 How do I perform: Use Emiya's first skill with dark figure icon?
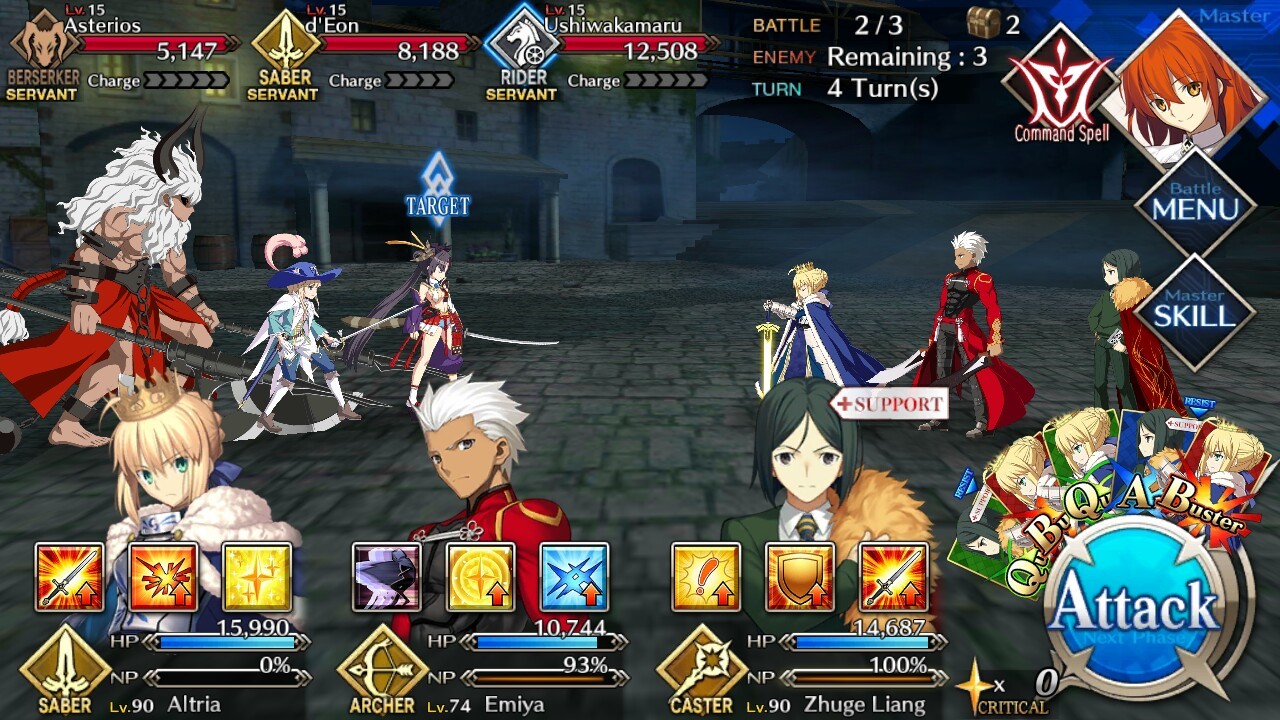[x=387, y=577]
